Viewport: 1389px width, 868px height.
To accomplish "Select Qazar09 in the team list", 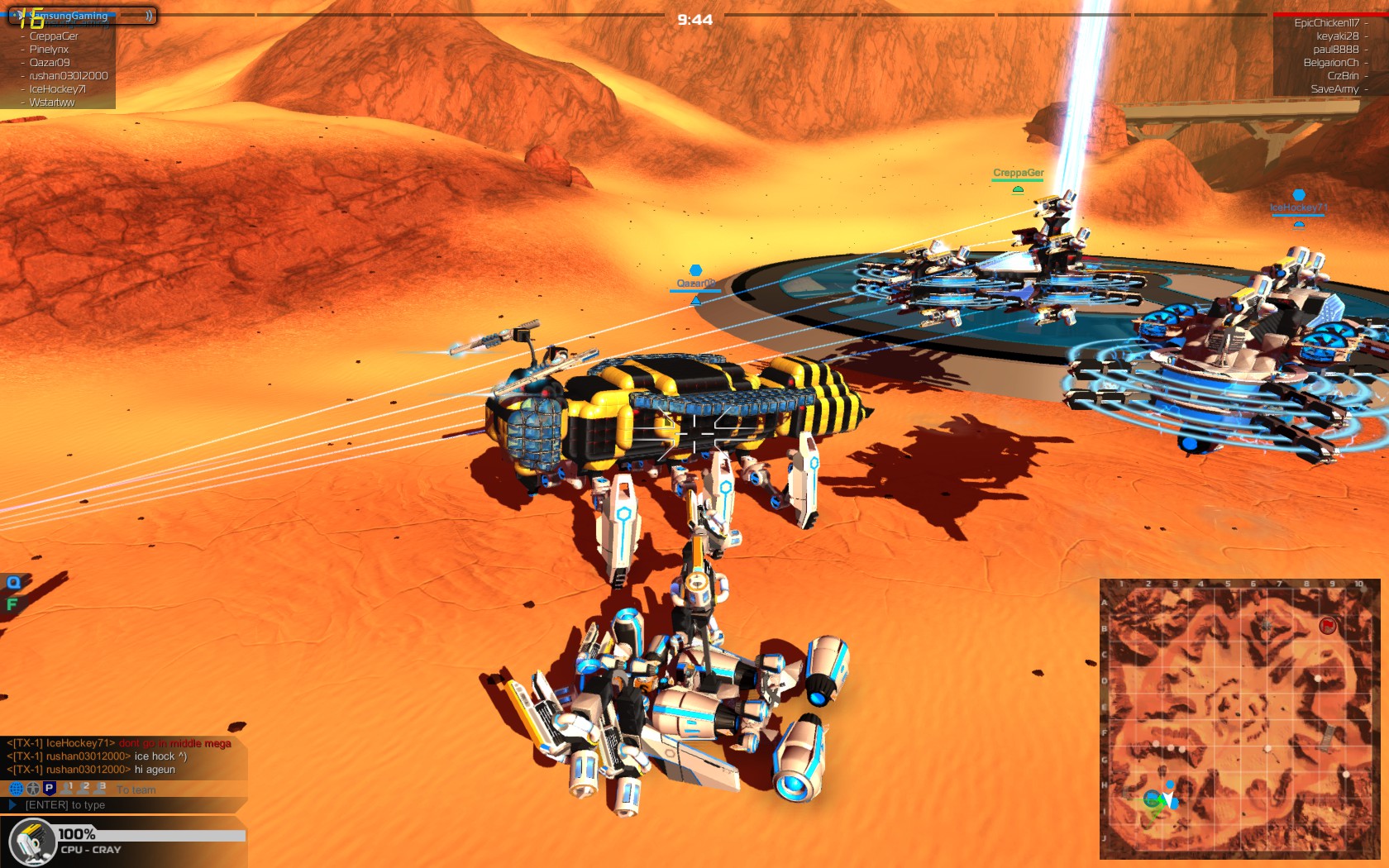I will [x=50, y=63].
